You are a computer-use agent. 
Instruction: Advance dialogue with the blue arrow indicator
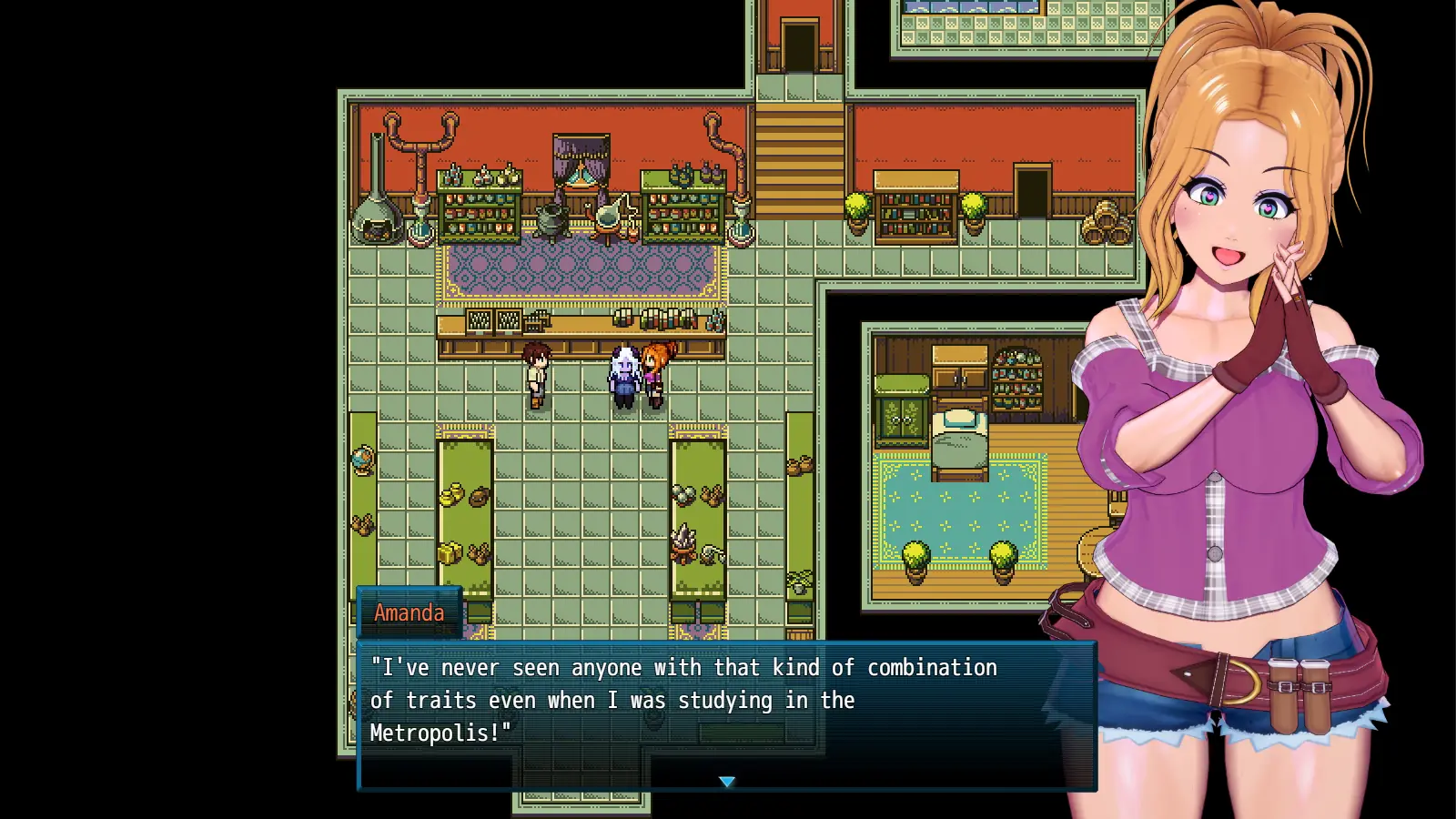point(726,782)
